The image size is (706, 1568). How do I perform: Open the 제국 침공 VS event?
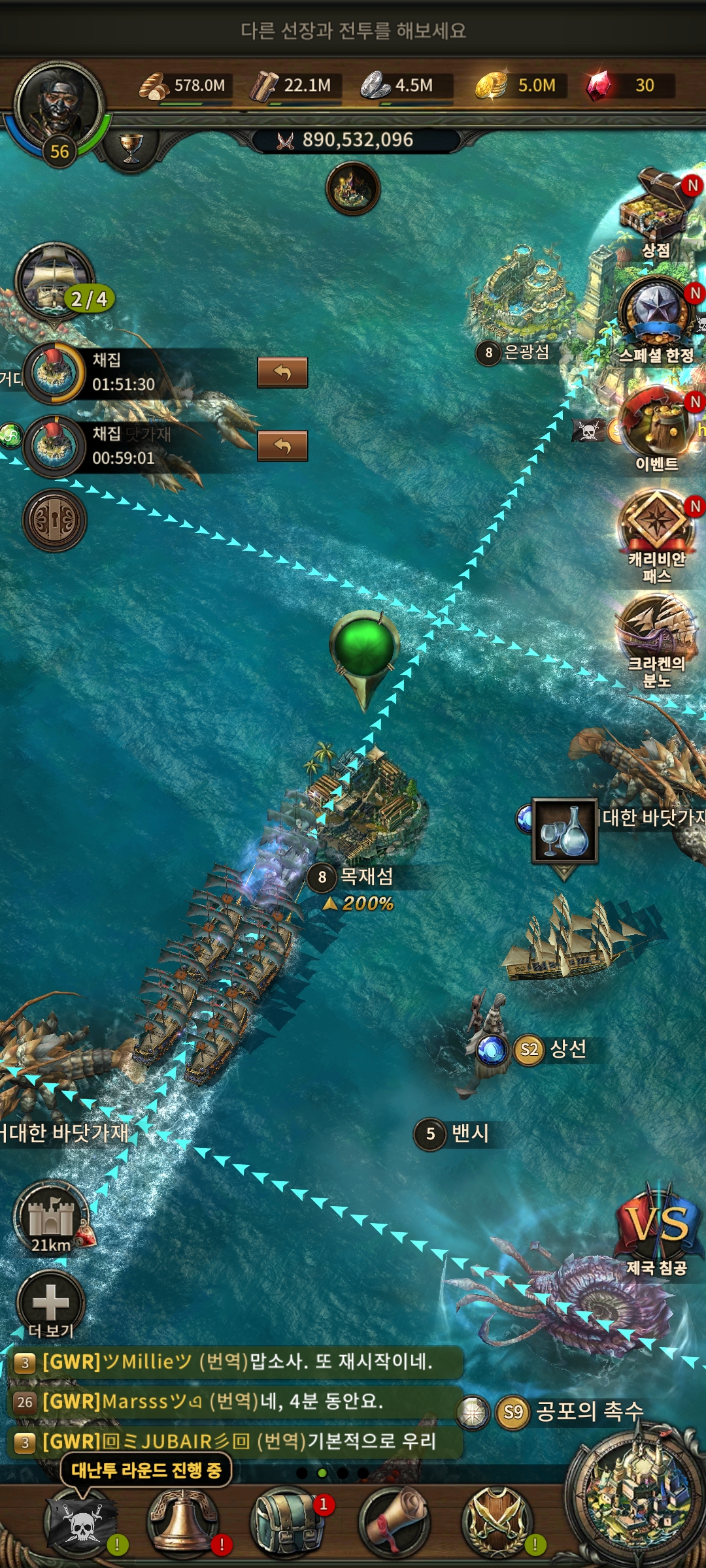click(657, 1228)
